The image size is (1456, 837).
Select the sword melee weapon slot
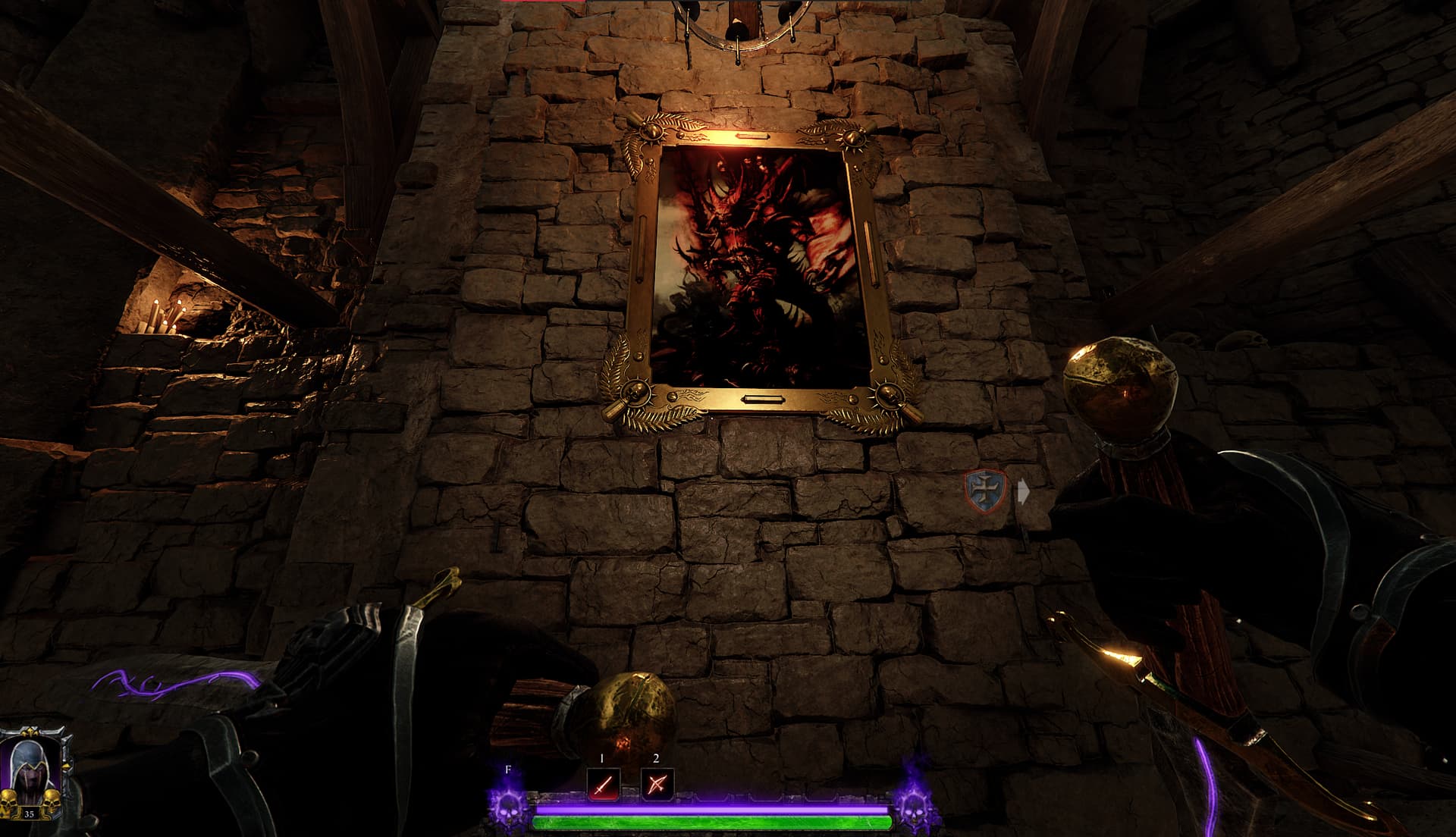coord(603,785)
